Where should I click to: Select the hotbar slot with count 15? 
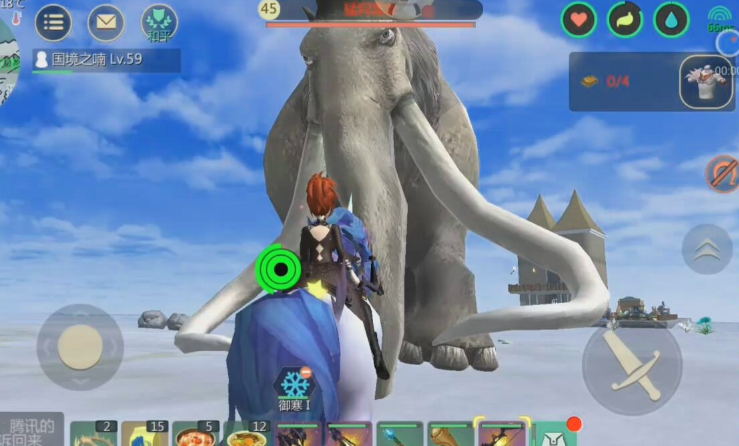coord(147,434)
